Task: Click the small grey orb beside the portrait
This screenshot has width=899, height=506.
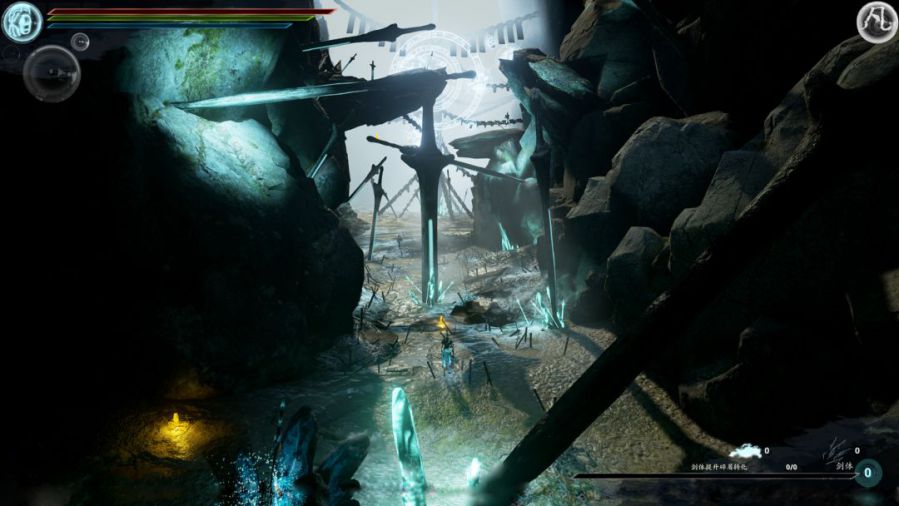Action: point(81,41)
